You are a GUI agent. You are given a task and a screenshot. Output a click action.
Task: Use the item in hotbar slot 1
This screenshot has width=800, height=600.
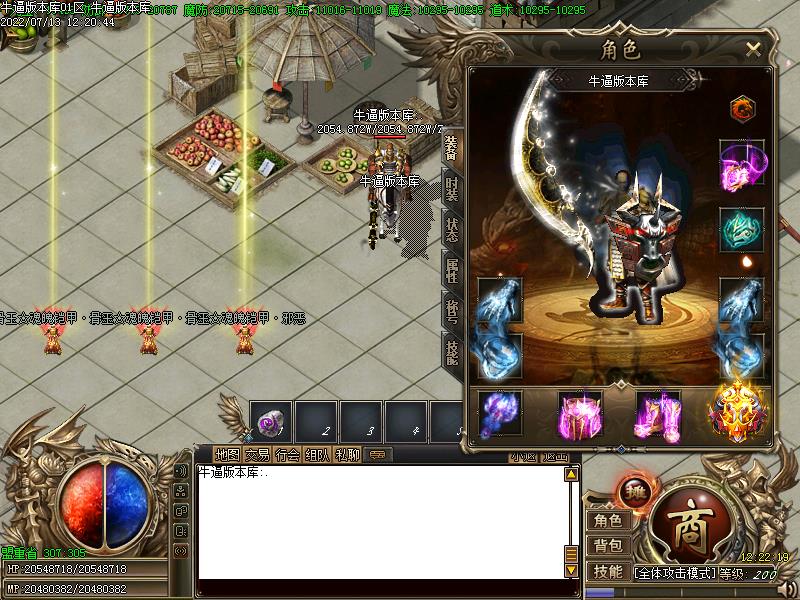tap(271, 422)
